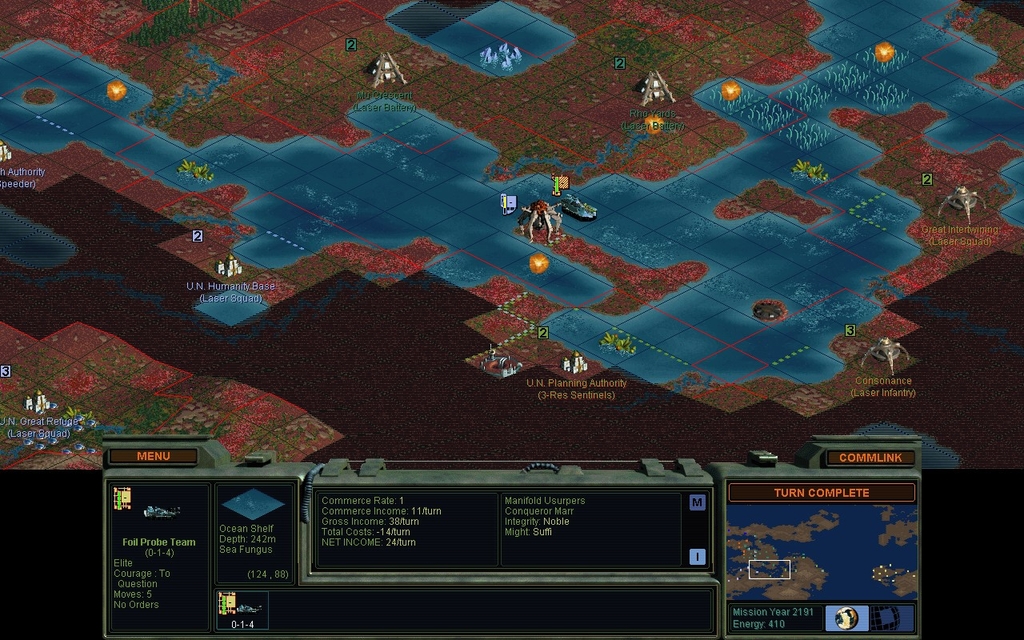The height and width of the screenshot is (640, 1024).
Task: Click the Foil Probe Team unit portrait
Action: [157, 510]
